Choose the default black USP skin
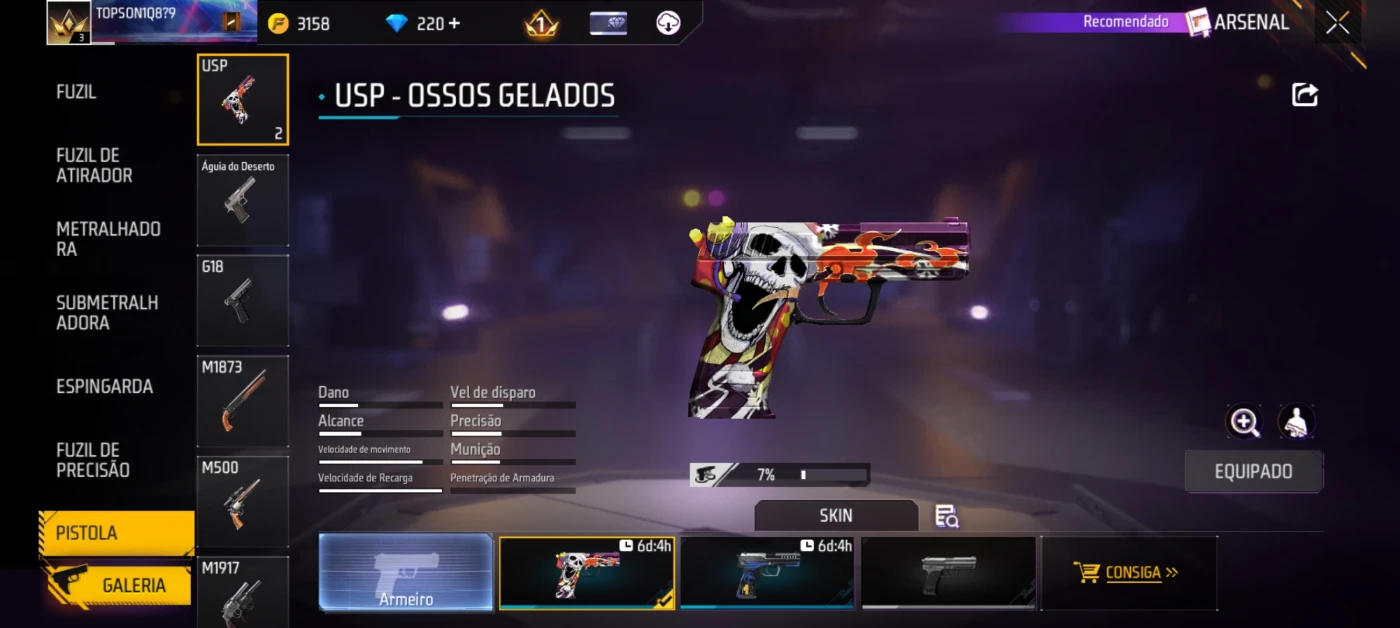1400x628 pixels. (x=948, y=573)
